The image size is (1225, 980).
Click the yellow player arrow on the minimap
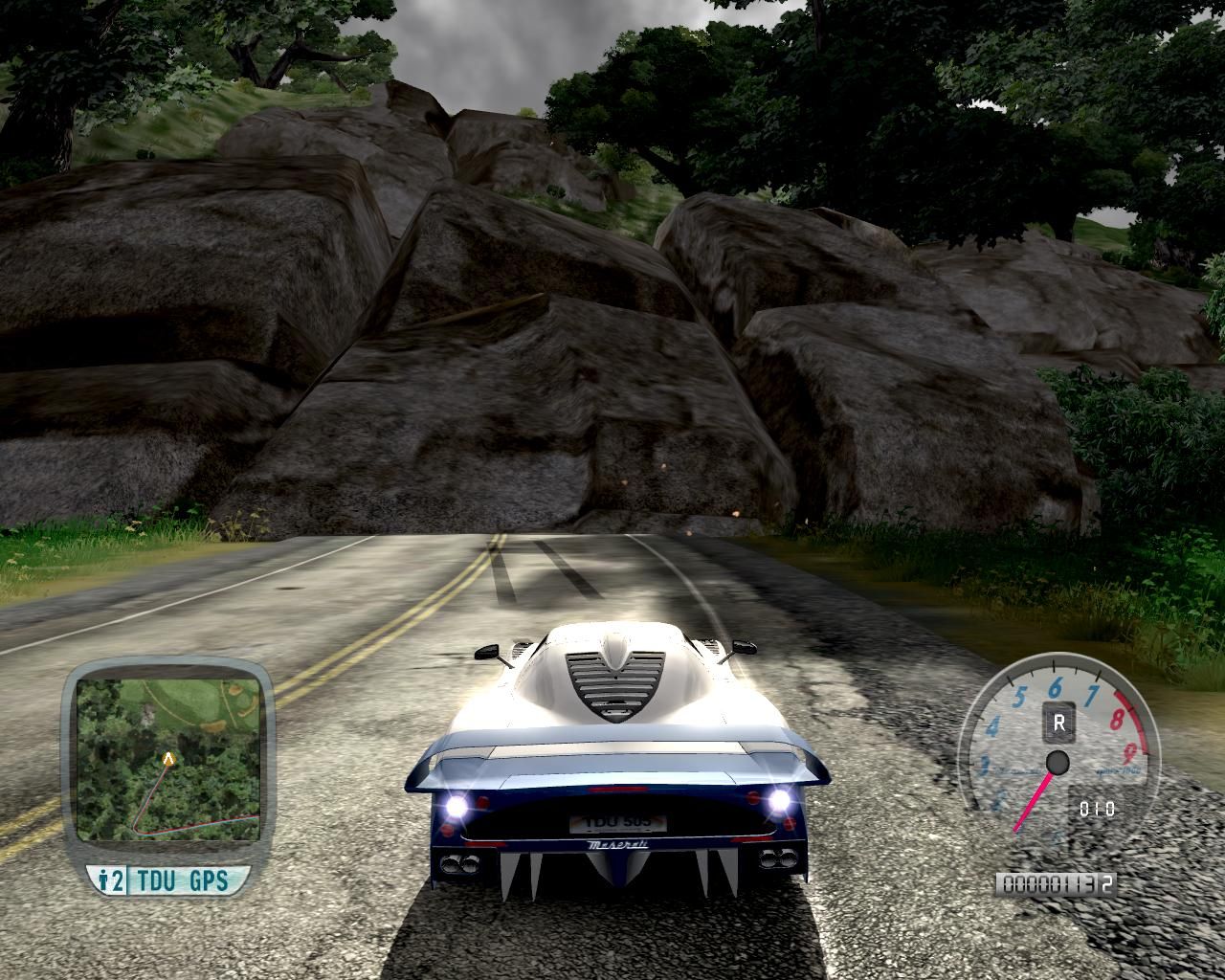coord(169,759)
